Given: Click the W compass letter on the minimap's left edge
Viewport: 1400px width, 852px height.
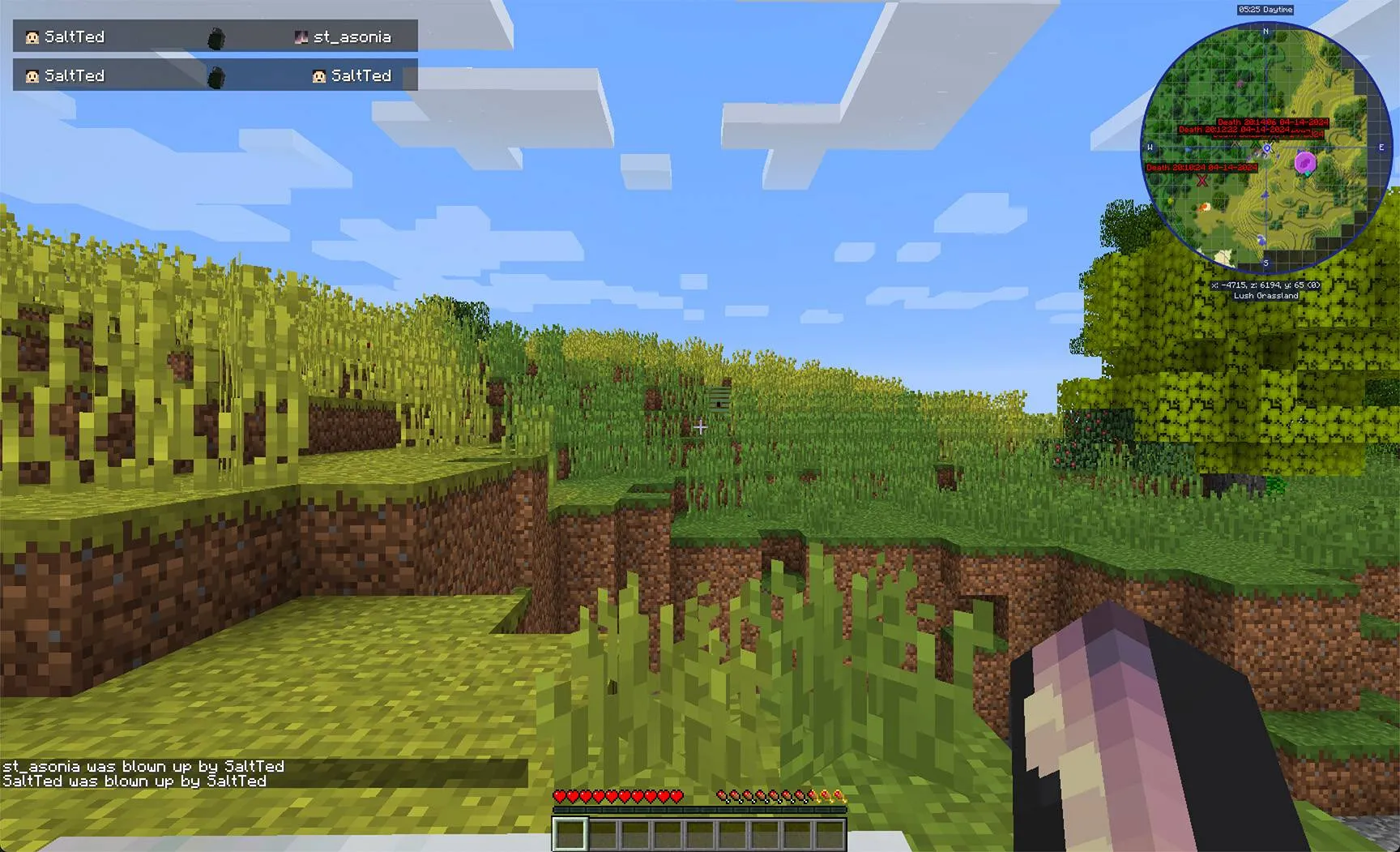Looking at the screenshot, I should [x=1150, y=148].
